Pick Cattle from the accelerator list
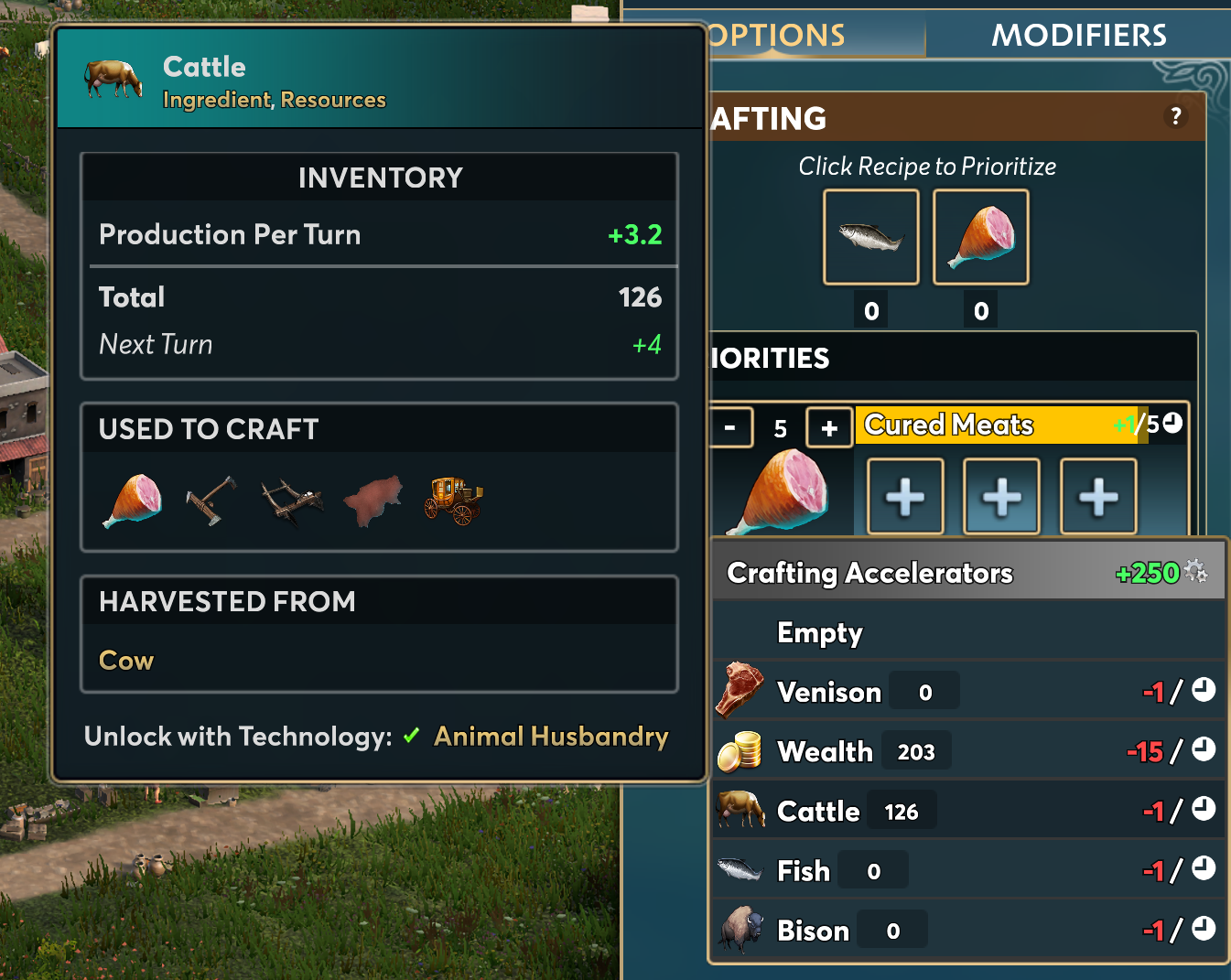This screenshot has width=1231, height=980. (818, 811)
